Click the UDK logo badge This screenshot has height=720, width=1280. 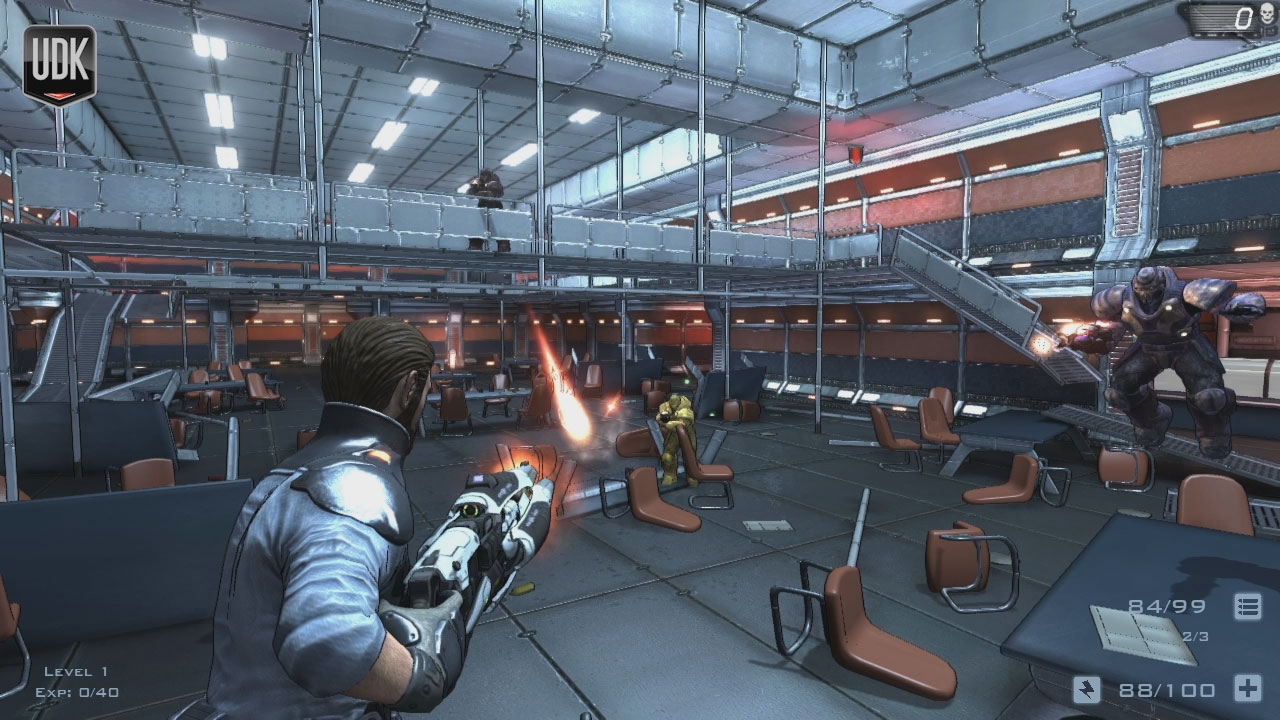click(x=59, y=62)
